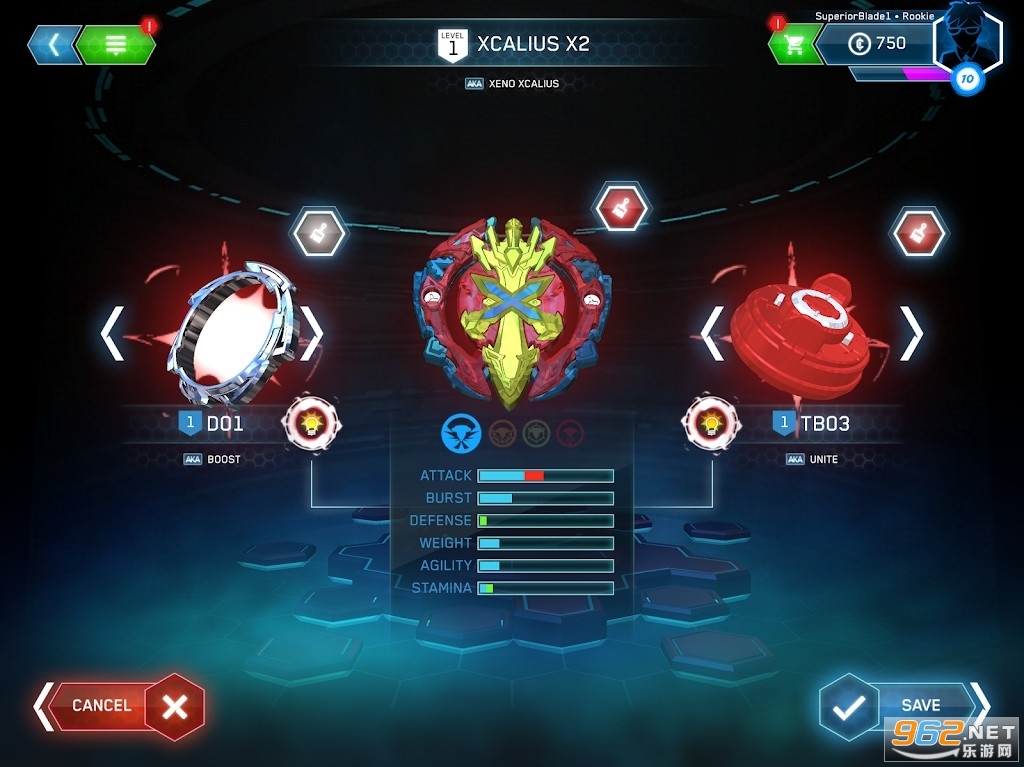The height and width of the screenshot is (767, 1024).
Task: Cancel the Beyblade customization
Action: point(120,706)
